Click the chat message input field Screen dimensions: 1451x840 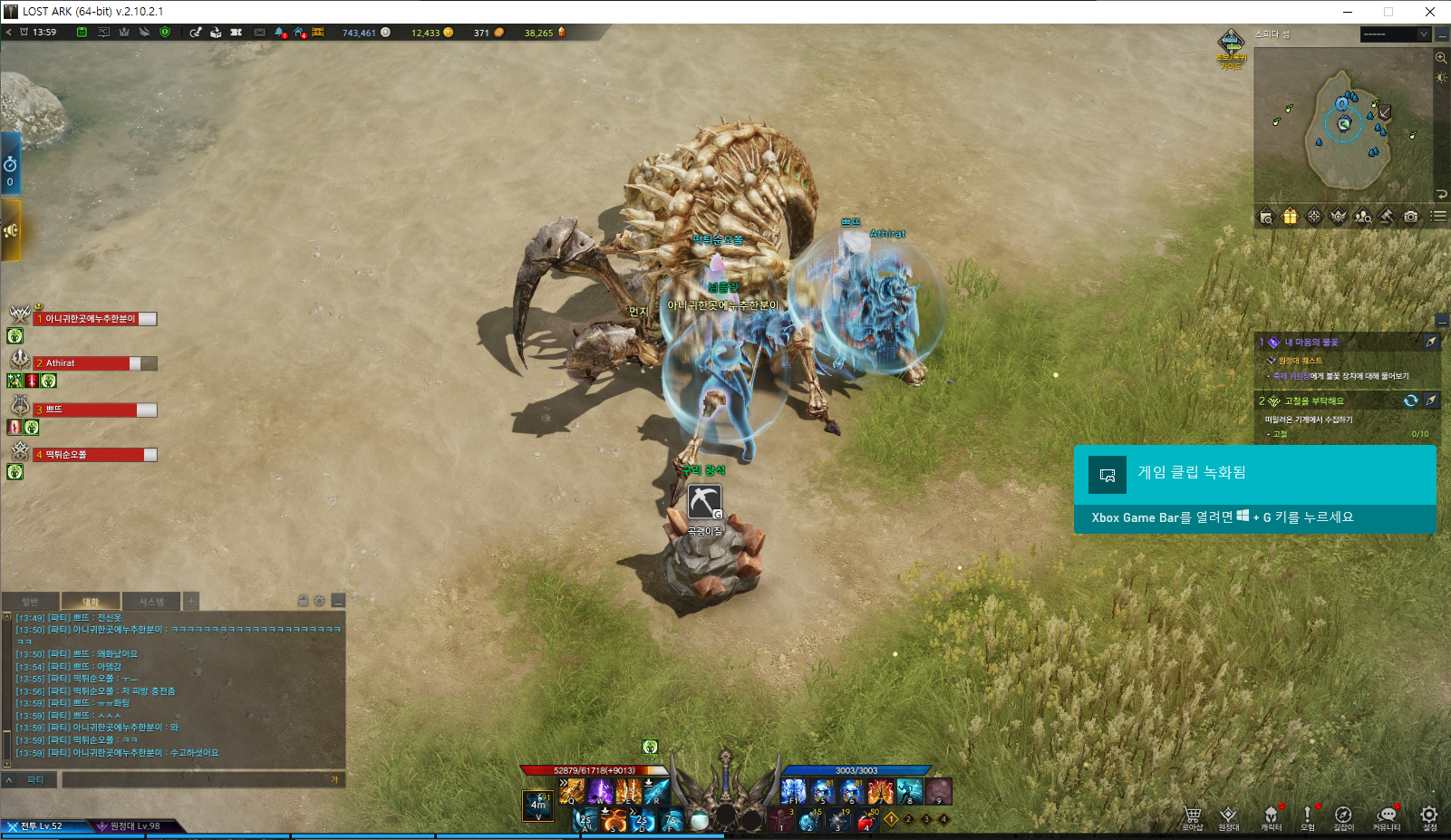point(199,779)
